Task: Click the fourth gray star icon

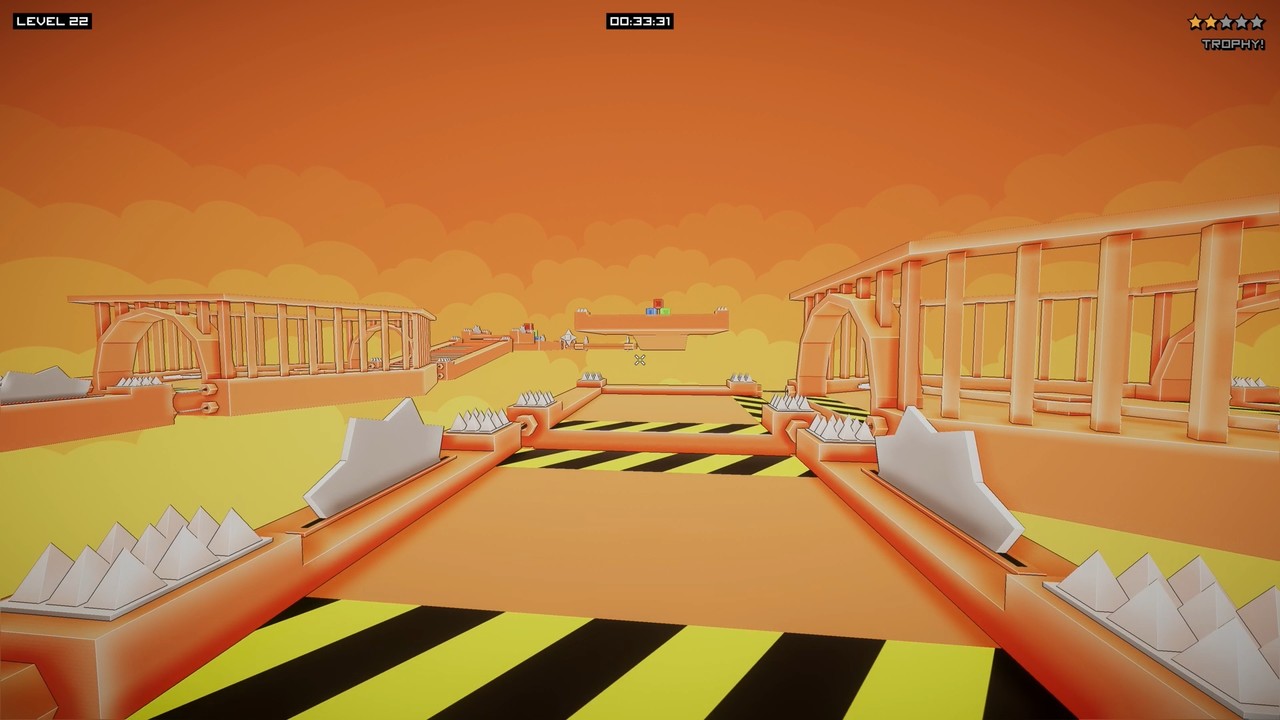Action: click(x=1242, y=21)
